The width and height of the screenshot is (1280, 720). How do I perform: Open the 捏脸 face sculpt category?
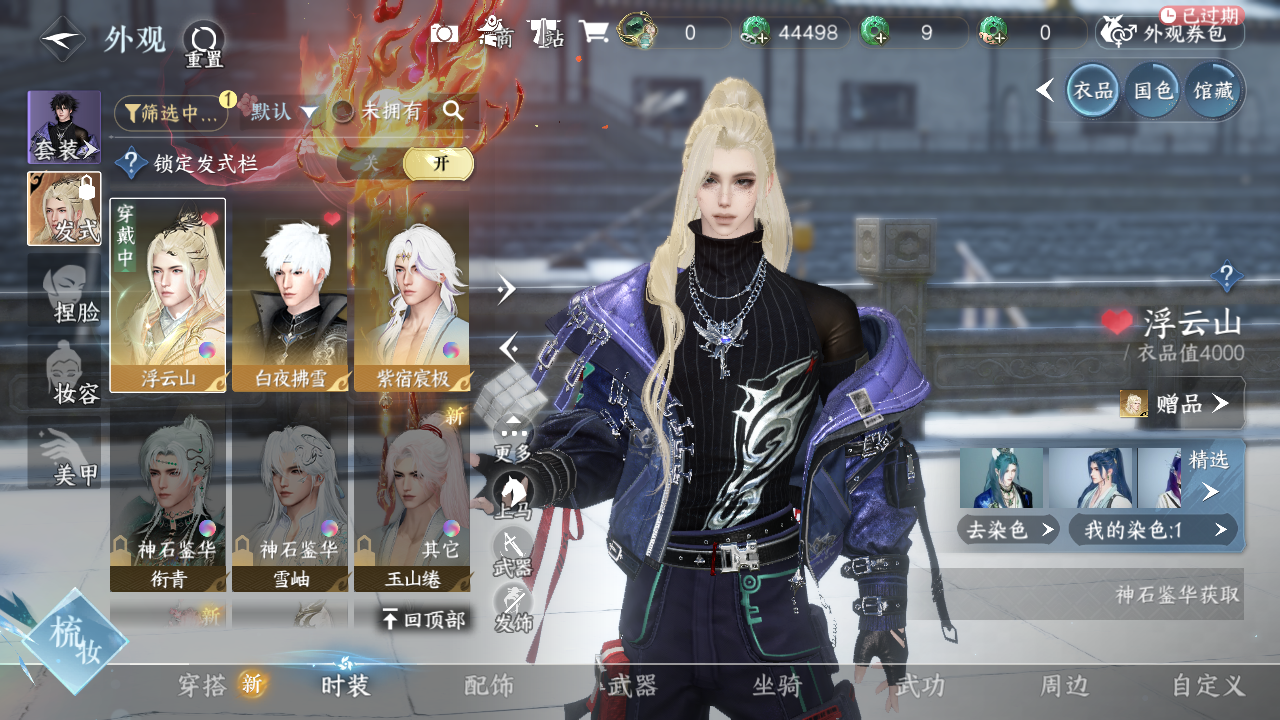coord(65,295)
